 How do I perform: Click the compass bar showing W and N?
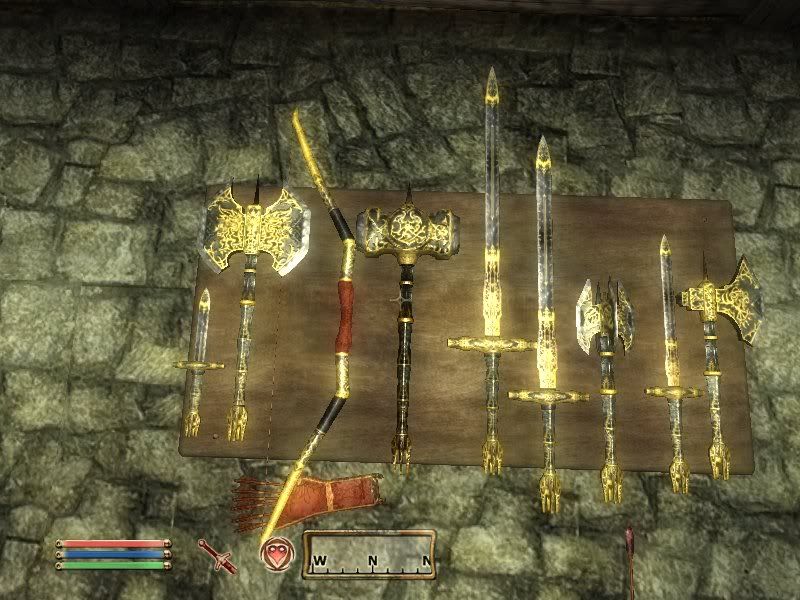(x=369, y=554)
